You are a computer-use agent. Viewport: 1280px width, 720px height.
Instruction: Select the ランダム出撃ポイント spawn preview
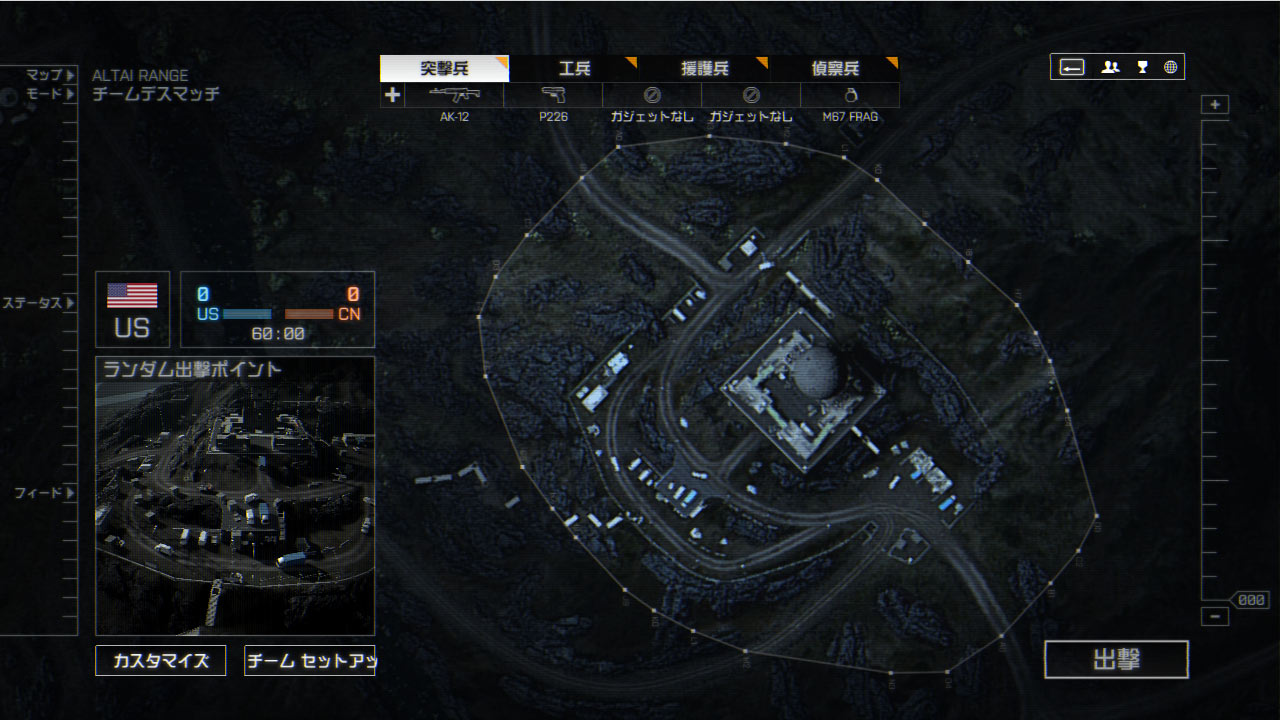[x=235, y=496]
